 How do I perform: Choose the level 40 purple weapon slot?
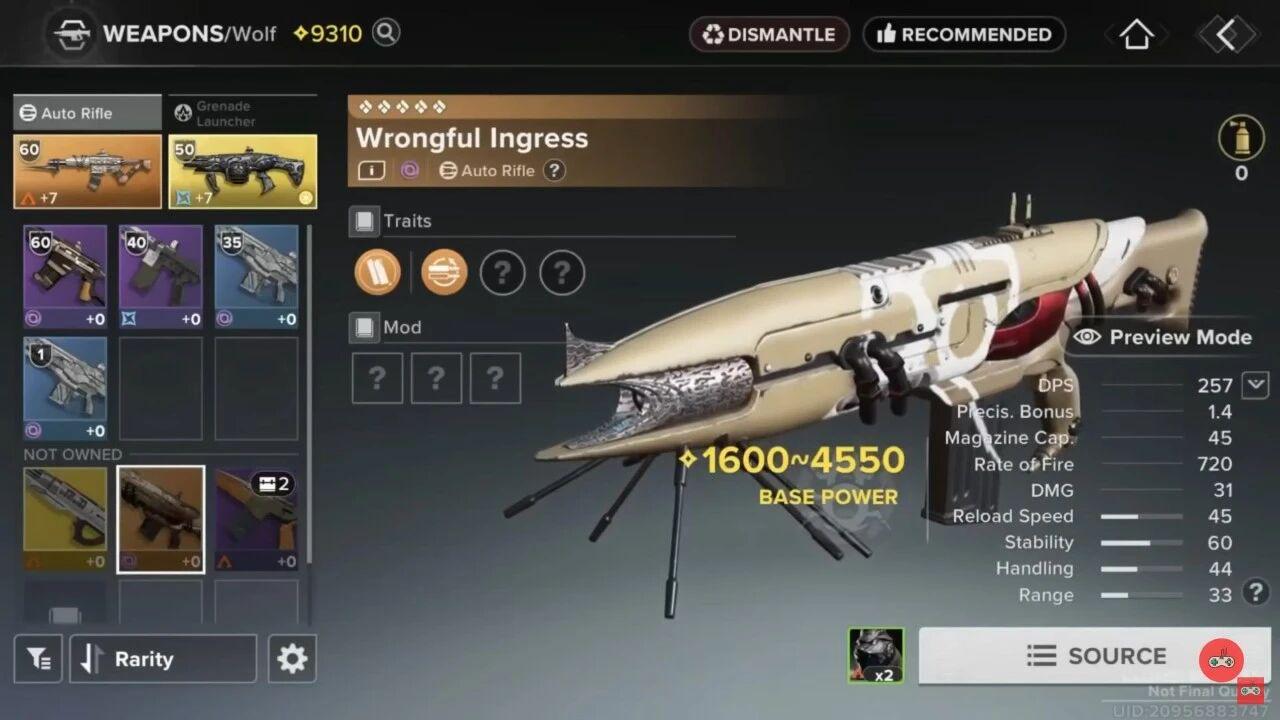[x=160, y=276]
